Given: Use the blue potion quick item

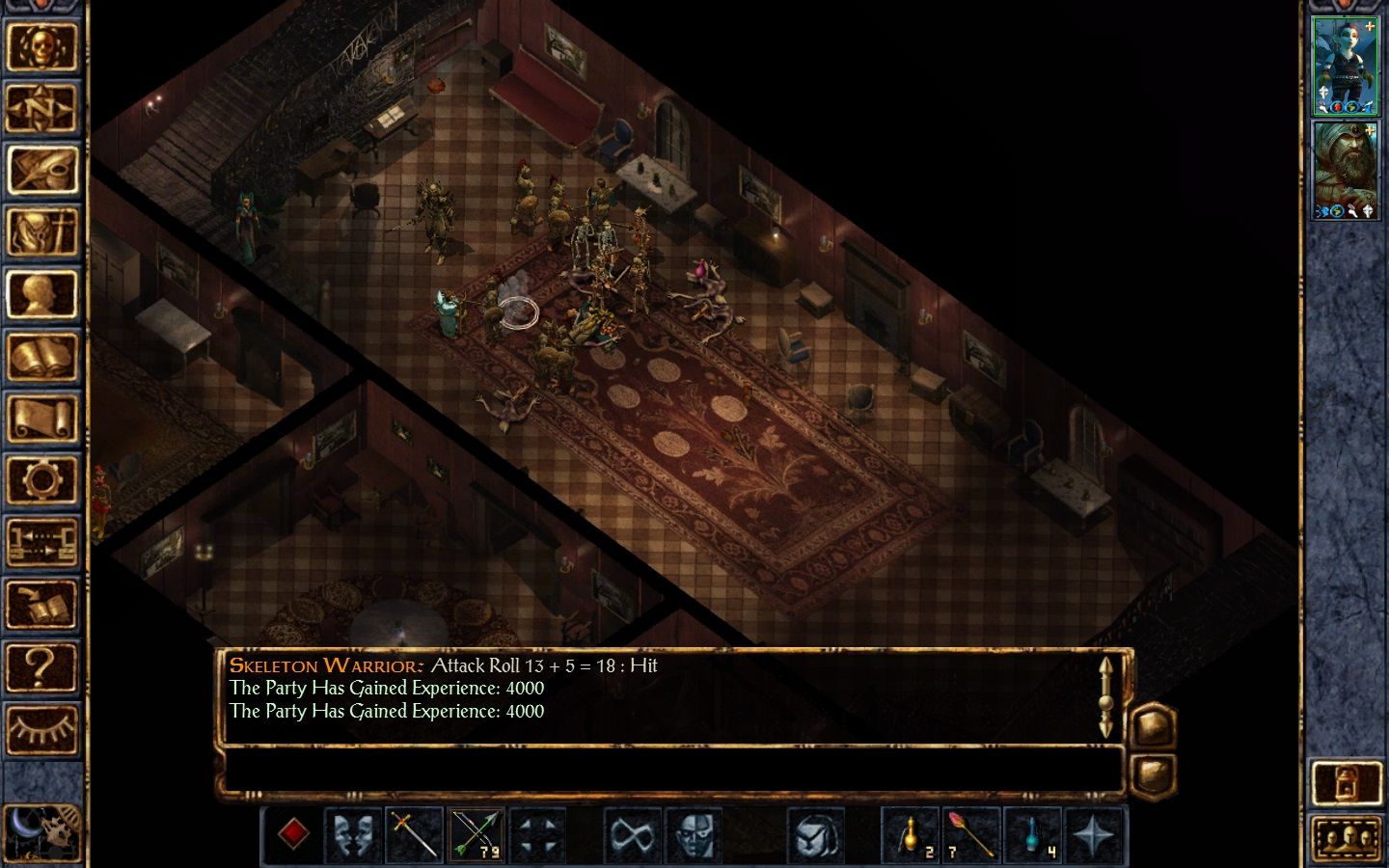Looking at the screenshot, I should tap(1033, 833).
